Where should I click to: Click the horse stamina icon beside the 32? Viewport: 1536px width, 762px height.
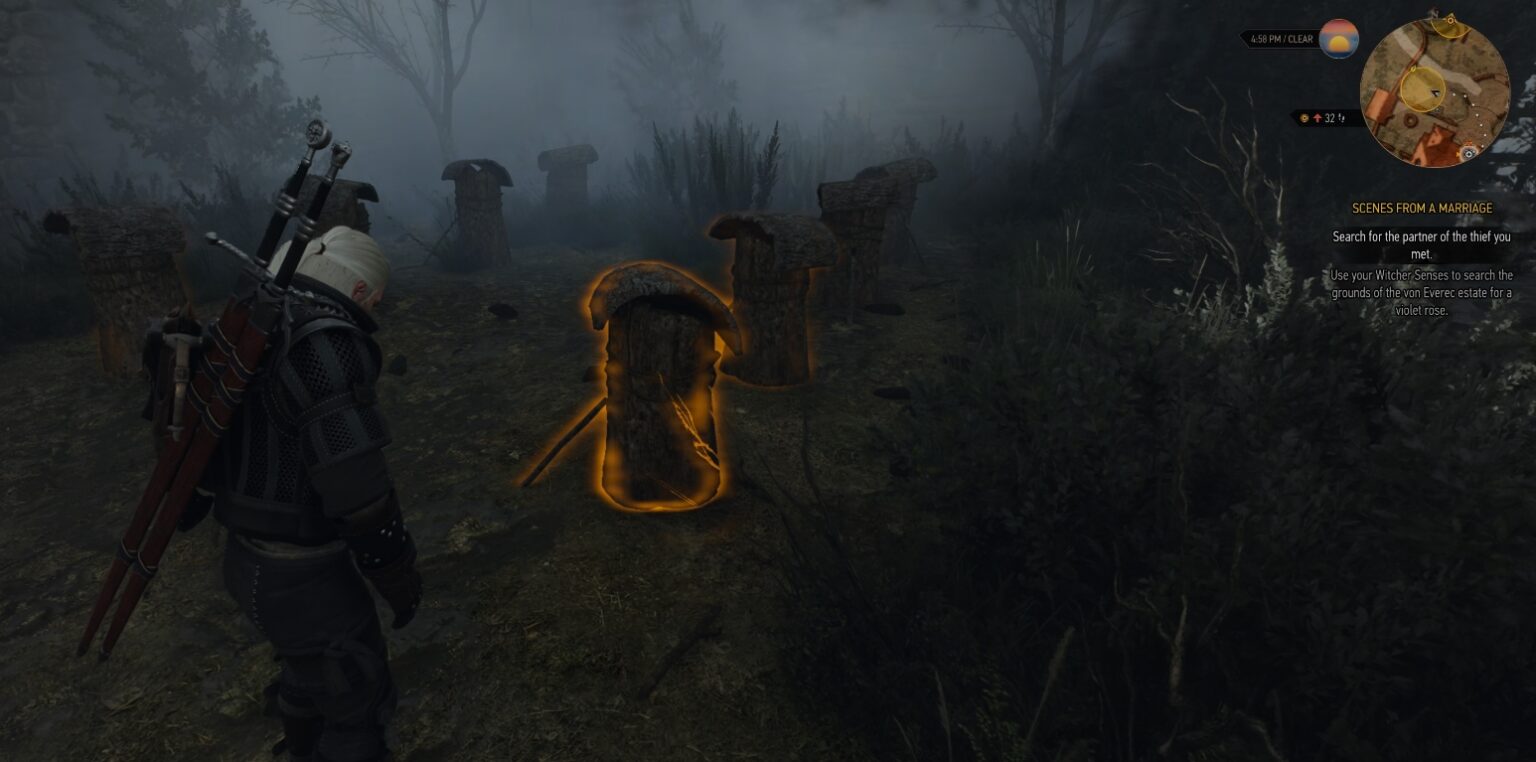pyautogui.click(x=1341, y=118)
